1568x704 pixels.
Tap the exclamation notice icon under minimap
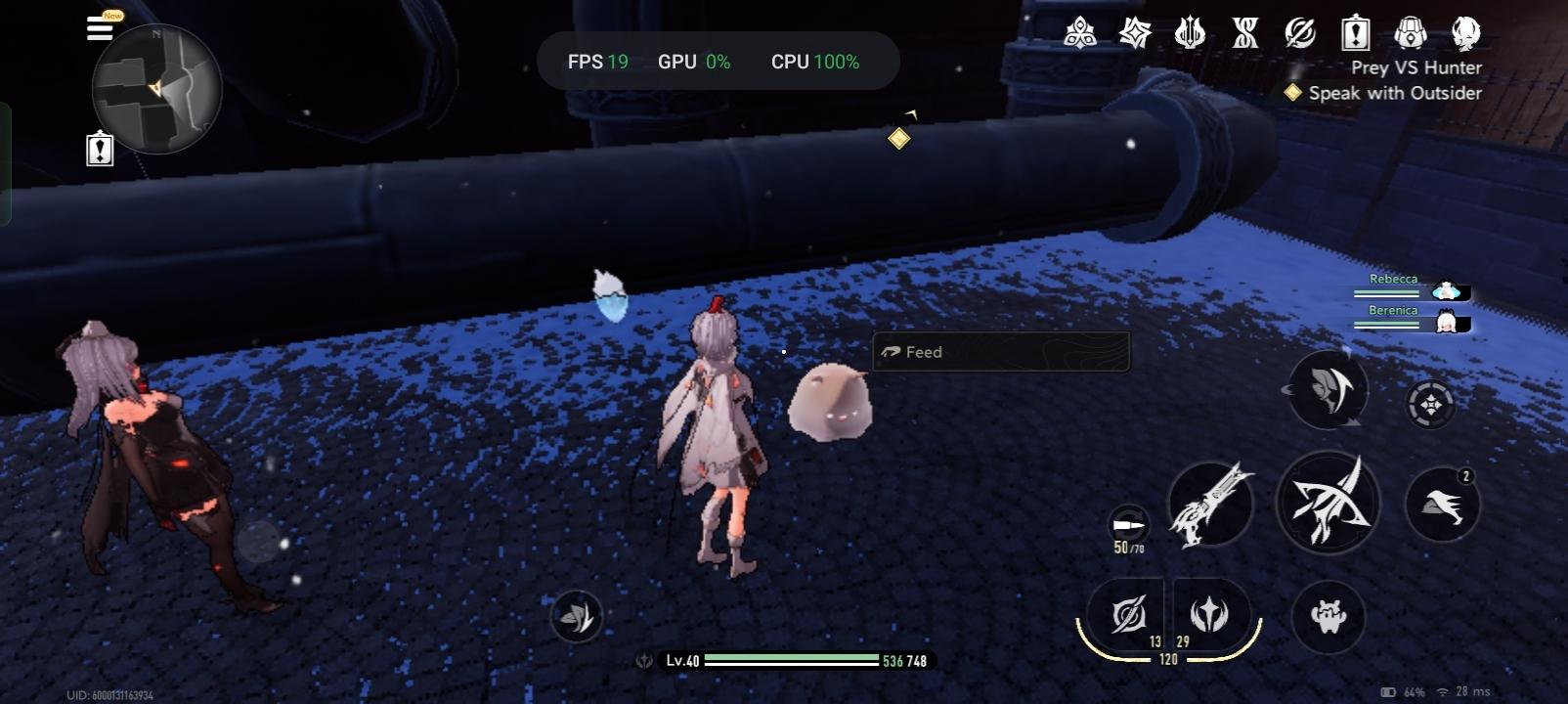tap(100, 150)
